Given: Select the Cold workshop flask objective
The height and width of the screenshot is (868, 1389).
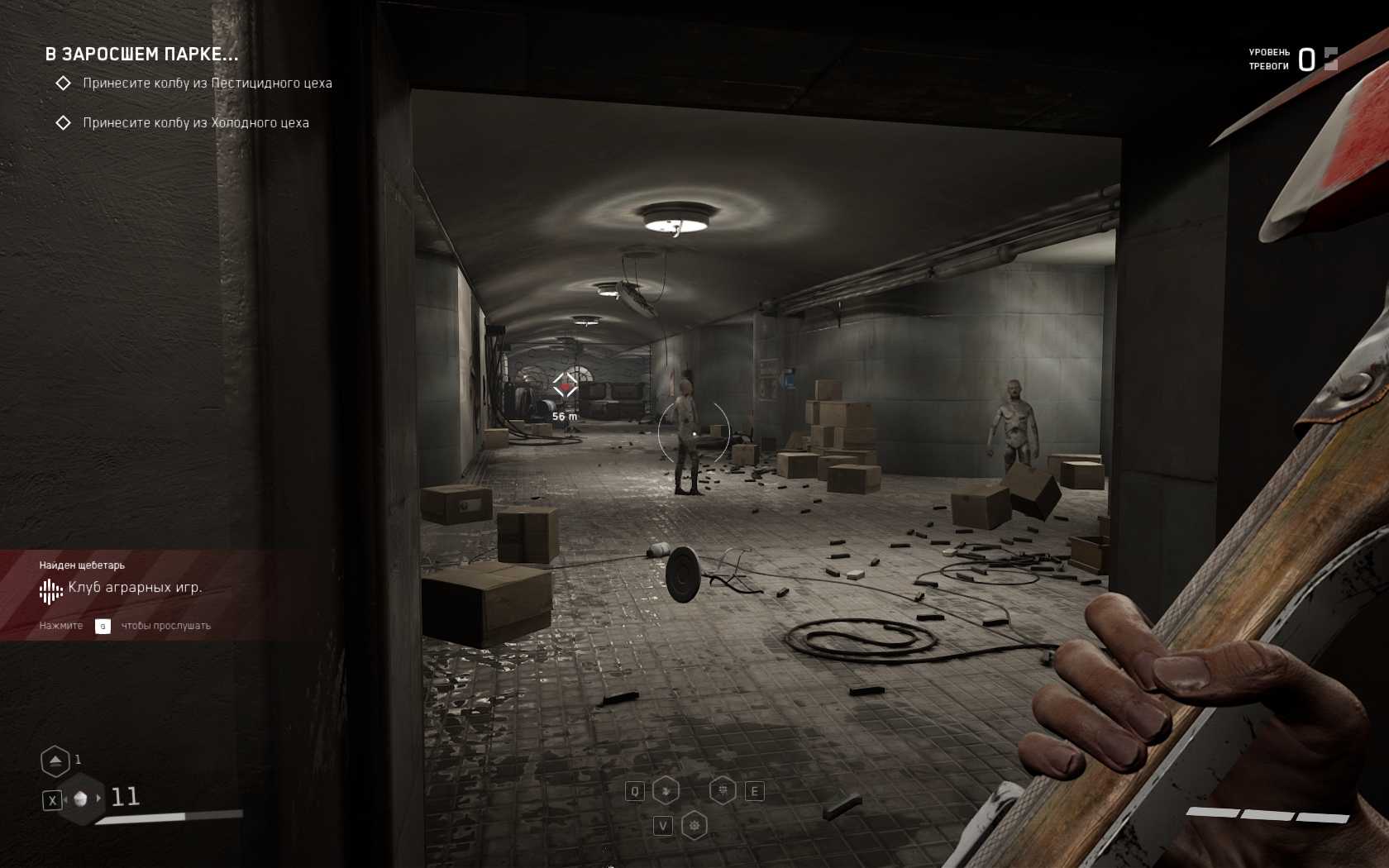Looking at the screenshot, I should click(x=195, y=123).
